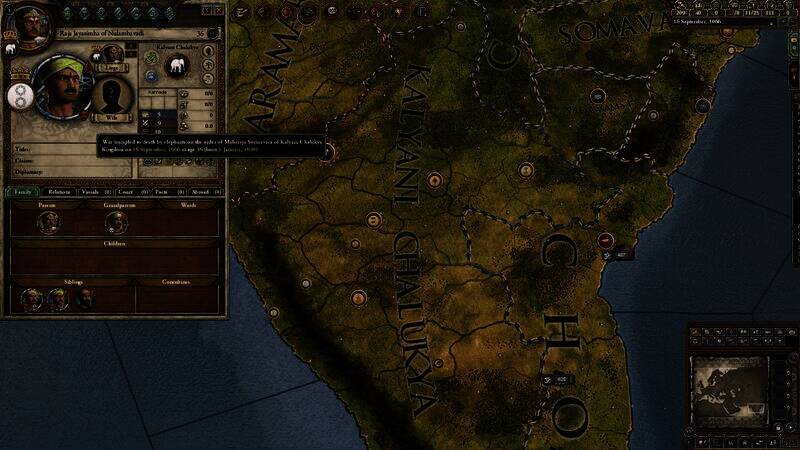View the Abroad tab
Screen dimensions: 800x450
[200, 191]
